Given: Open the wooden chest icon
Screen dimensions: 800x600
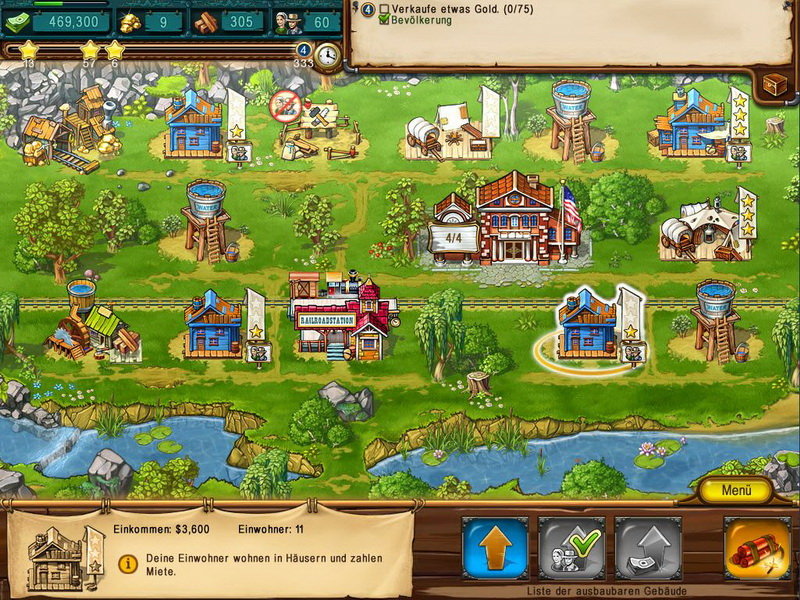Looking at the screenshot, I should coord(775,86).
